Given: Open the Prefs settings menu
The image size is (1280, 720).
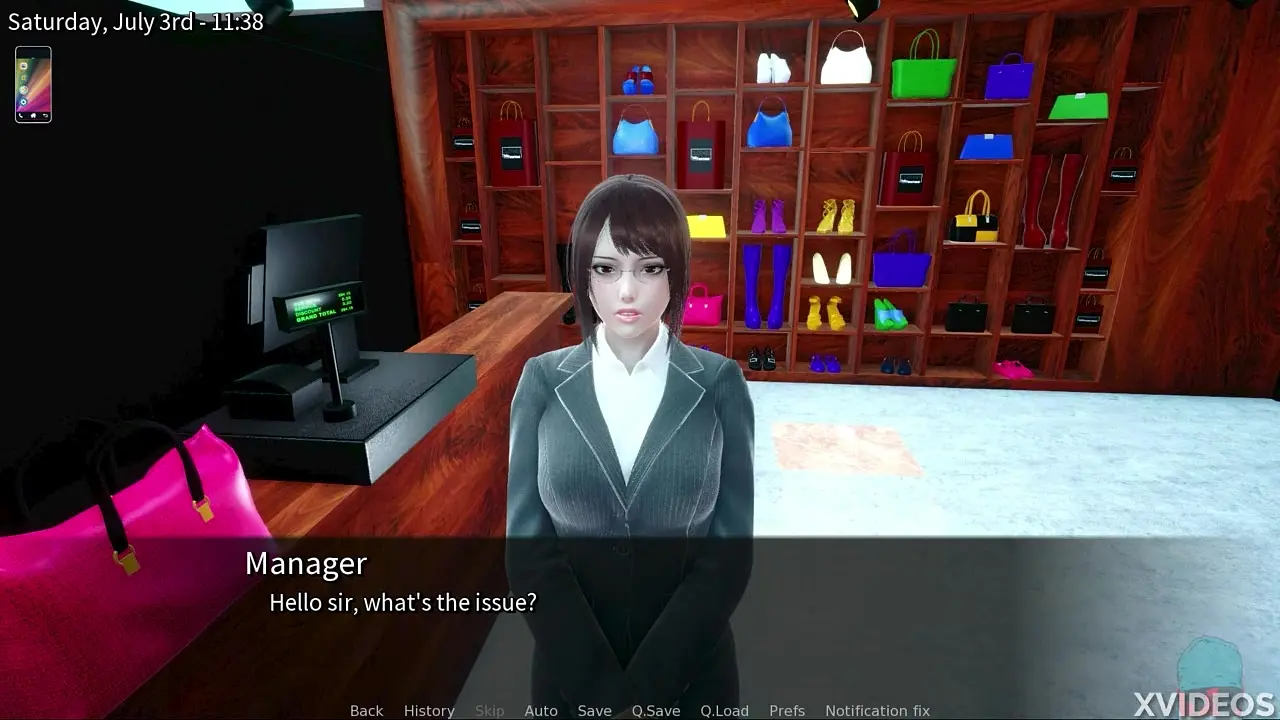Looking at the screenshot, I should point(787,710).
